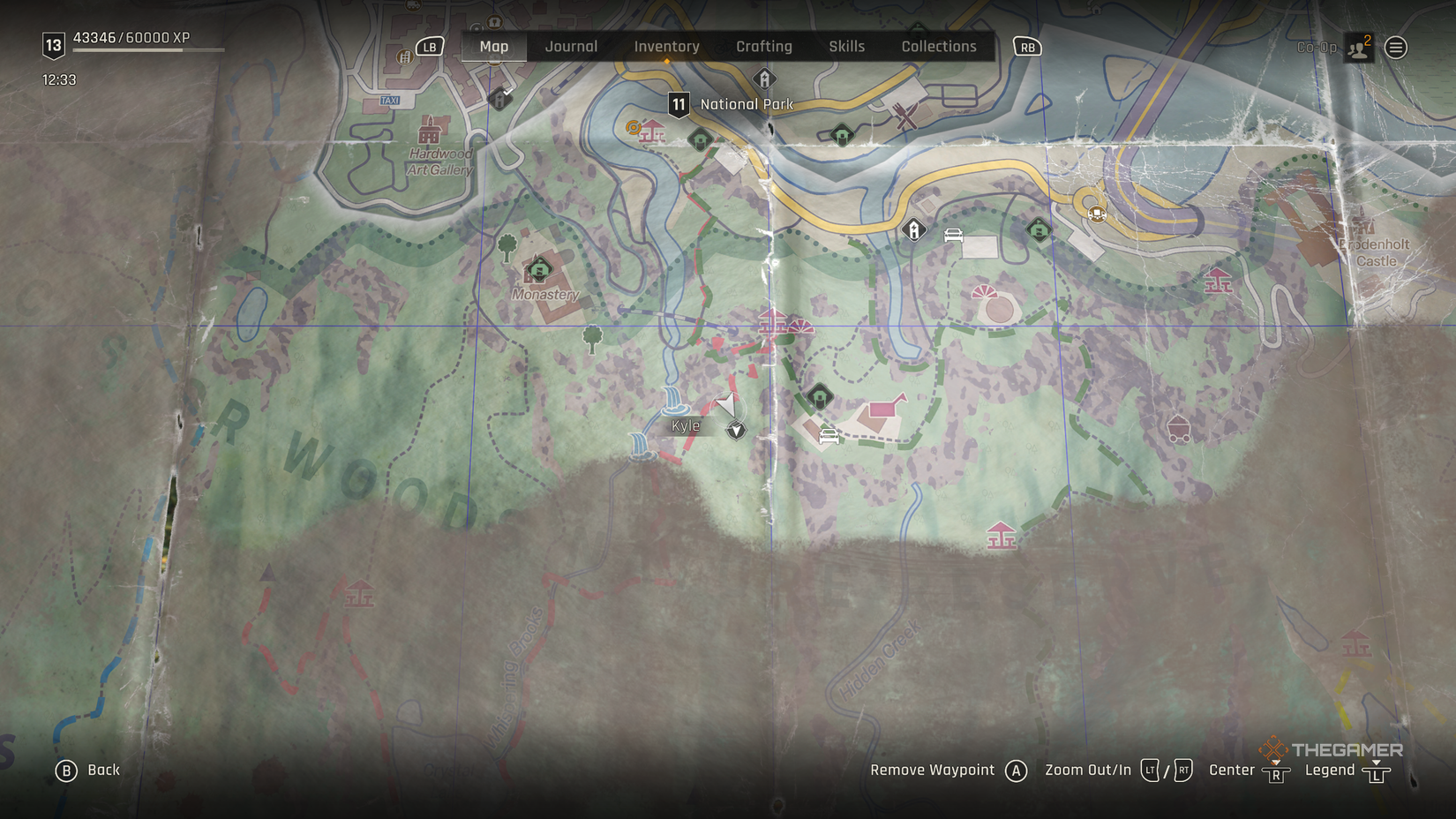
Task: Open the Inventory tab
Action: [x=666, y=47]
